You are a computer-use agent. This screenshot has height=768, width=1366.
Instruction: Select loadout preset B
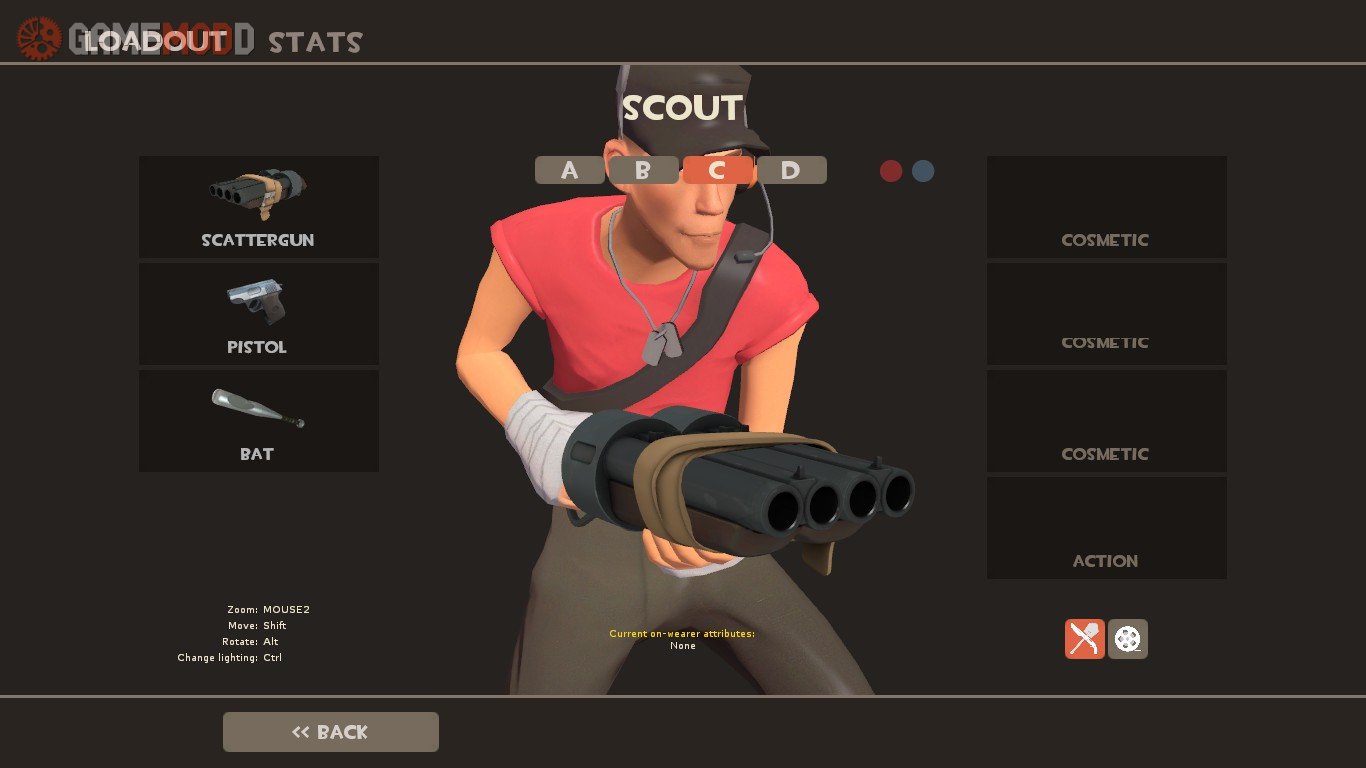tap(644, 170)
